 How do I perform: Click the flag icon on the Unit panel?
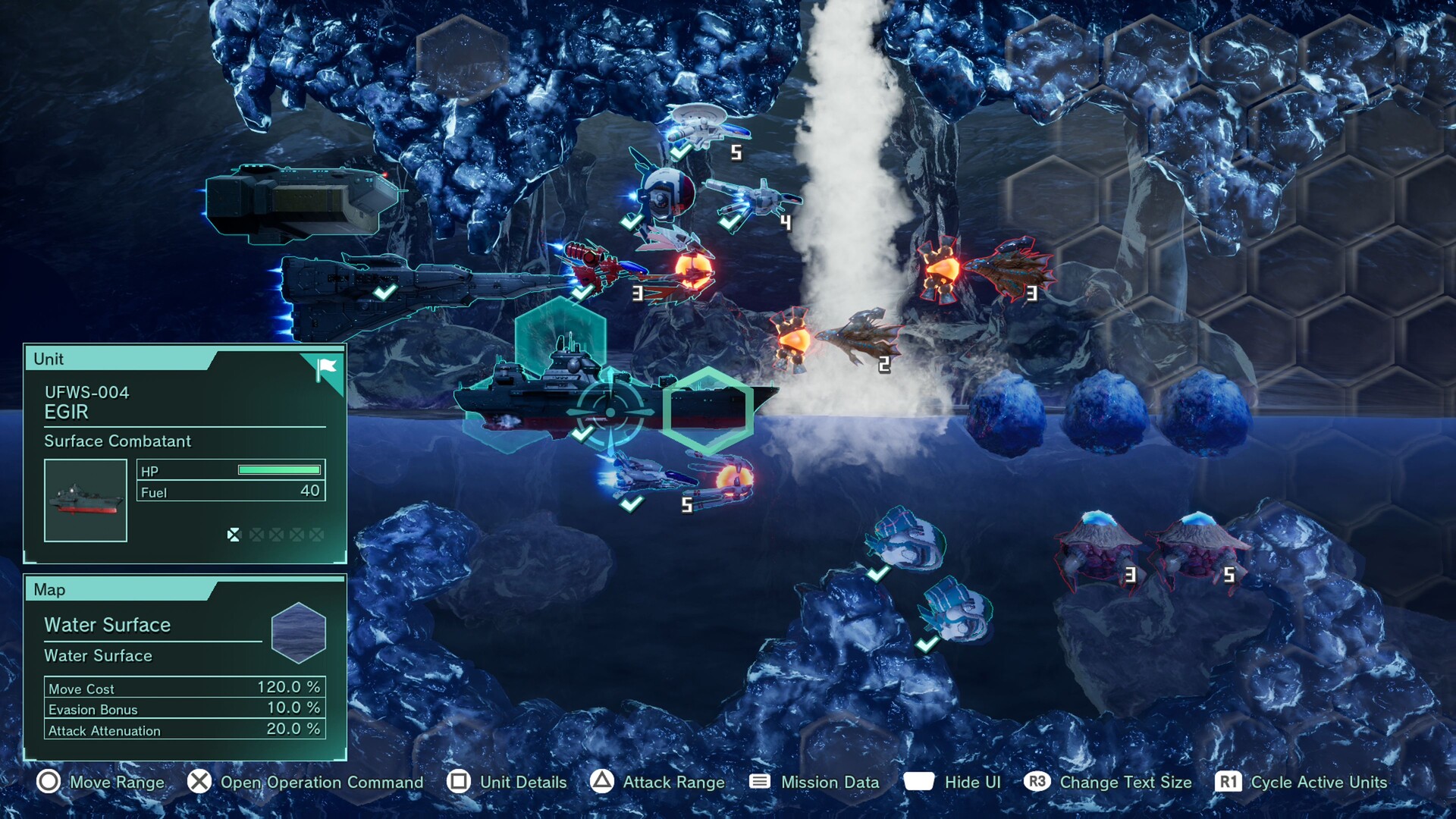point(325,366)
